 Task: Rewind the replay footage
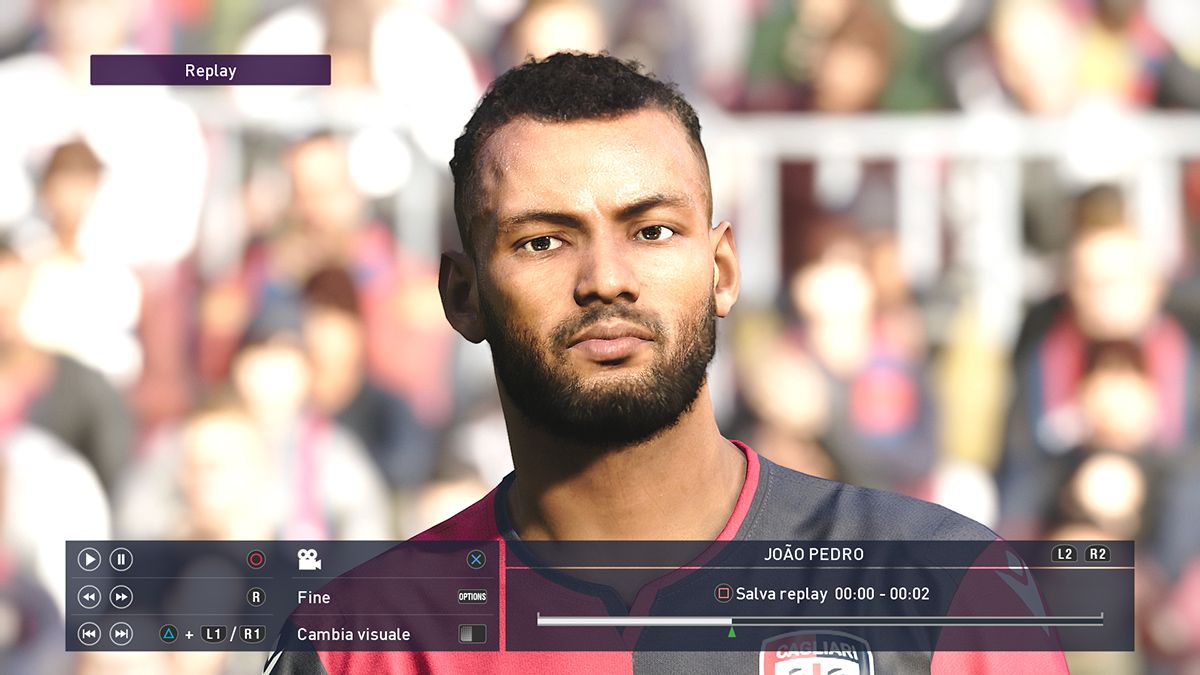pos(89,597)
